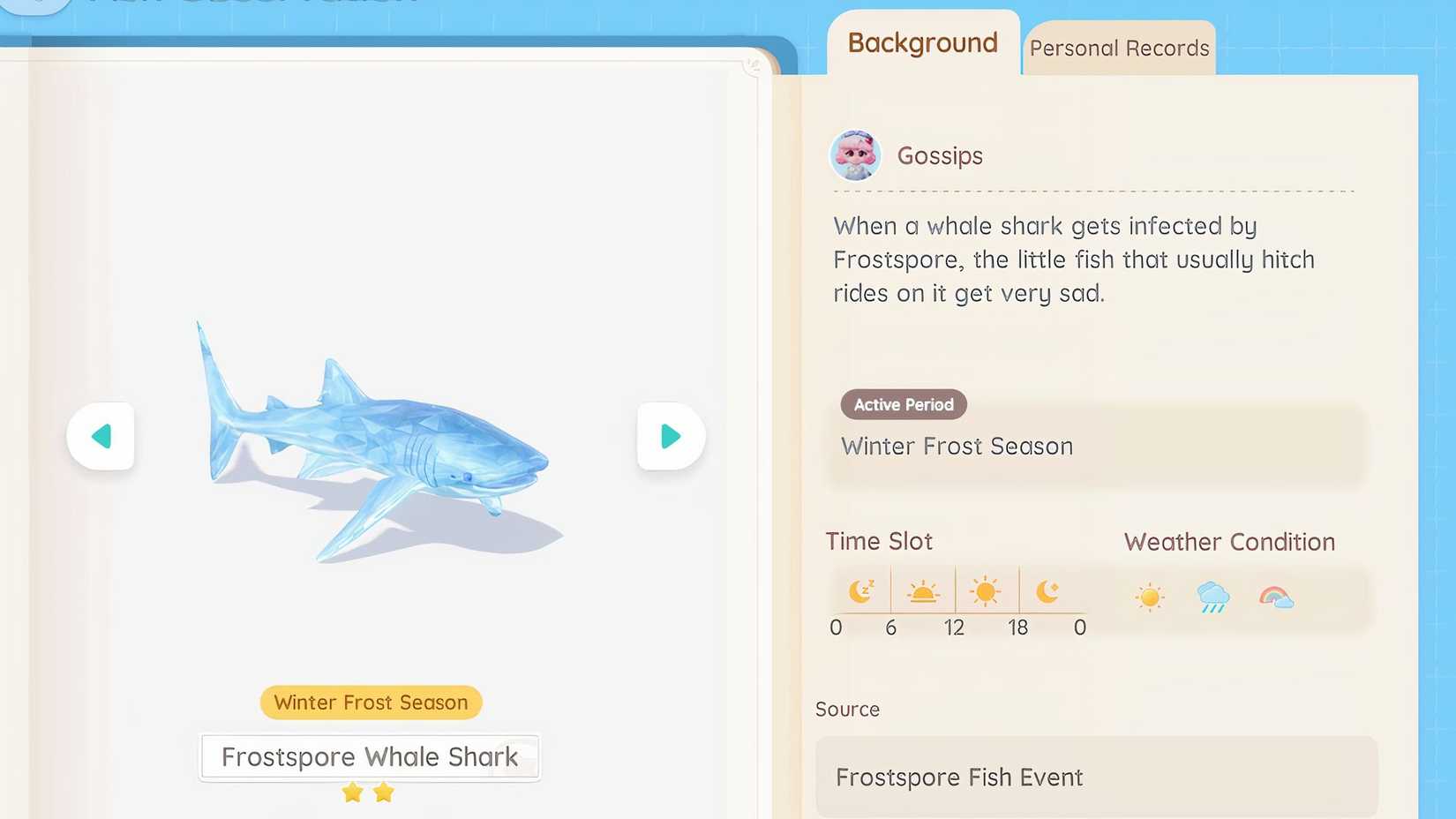The width and height of the screenshot is (1456, 819).
Task: Click the next fish arrow
Action: coord(670,435)
